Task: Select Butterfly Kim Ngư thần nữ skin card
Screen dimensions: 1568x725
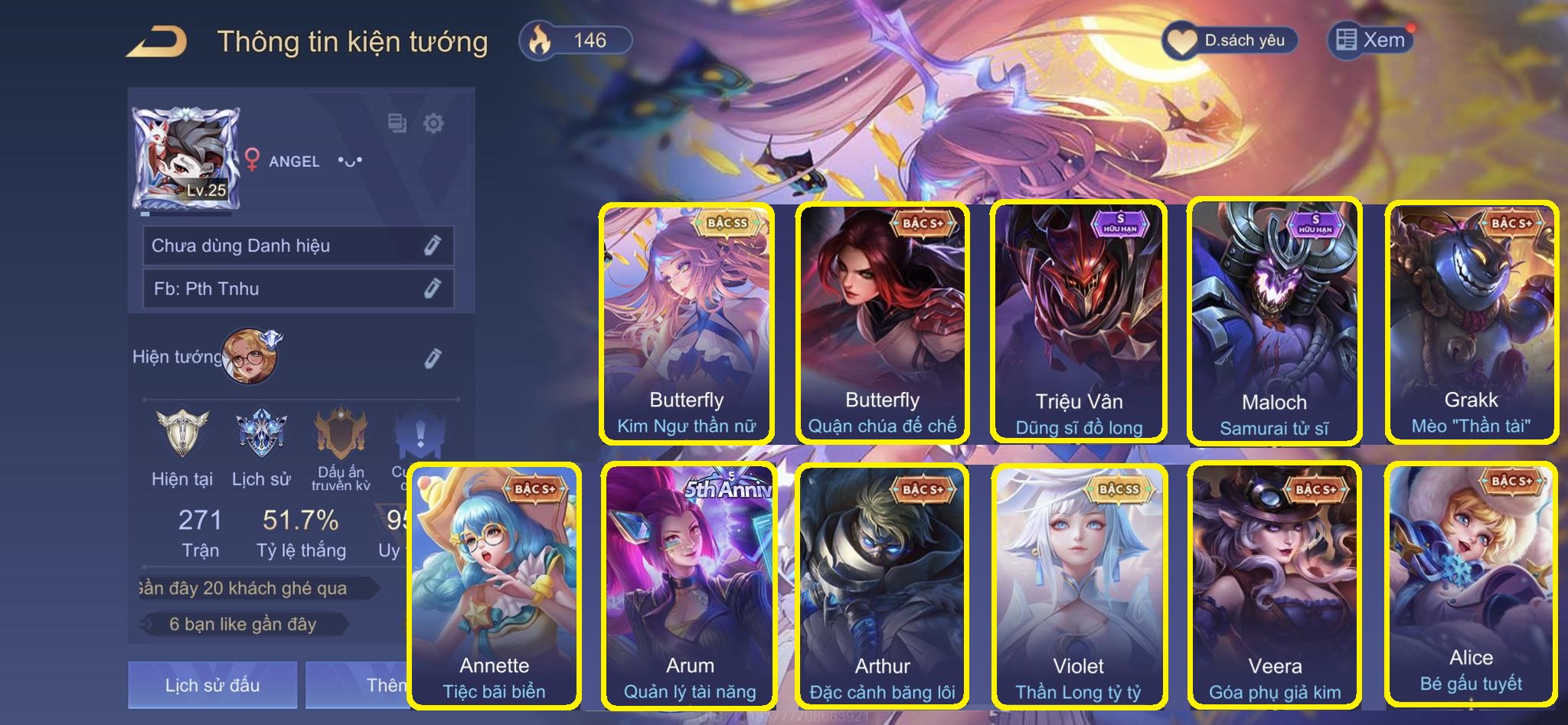Action: [686, 323]
